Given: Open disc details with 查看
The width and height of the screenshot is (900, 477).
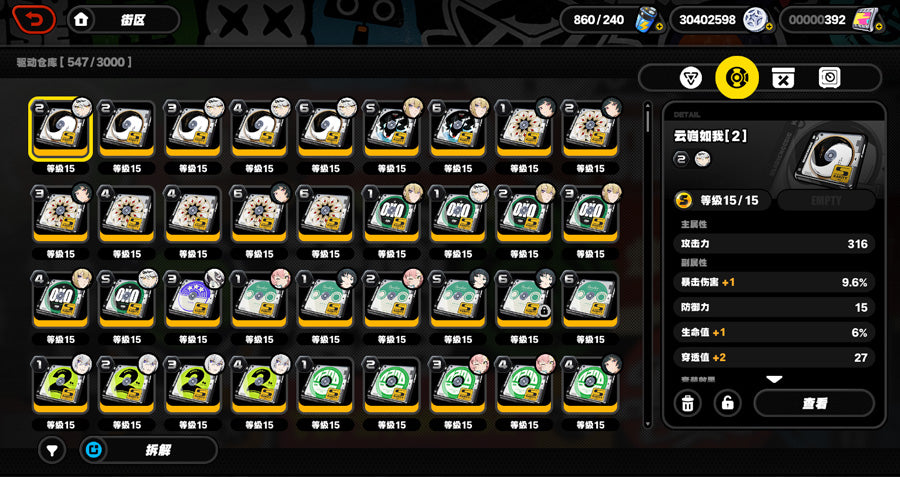Looking at the screenshot, I should pos(814,403).
